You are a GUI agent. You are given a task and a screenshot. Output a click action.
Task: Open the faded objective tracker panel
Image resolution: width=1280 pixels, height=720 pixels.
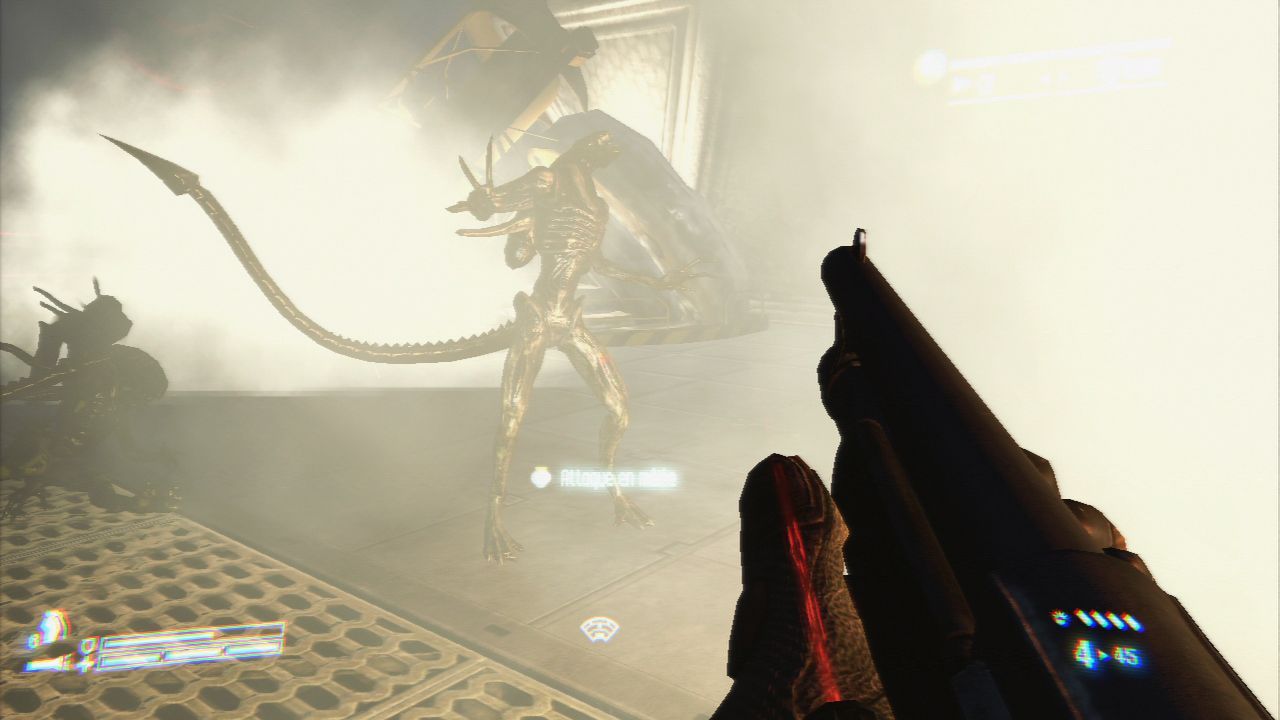(x=1041, y=71)
